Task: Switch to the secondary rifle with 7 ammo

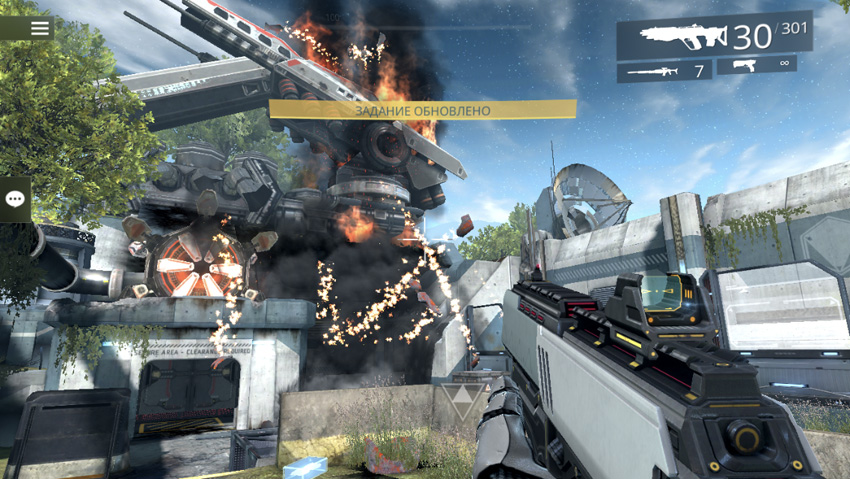Action: tap(664, 71)
